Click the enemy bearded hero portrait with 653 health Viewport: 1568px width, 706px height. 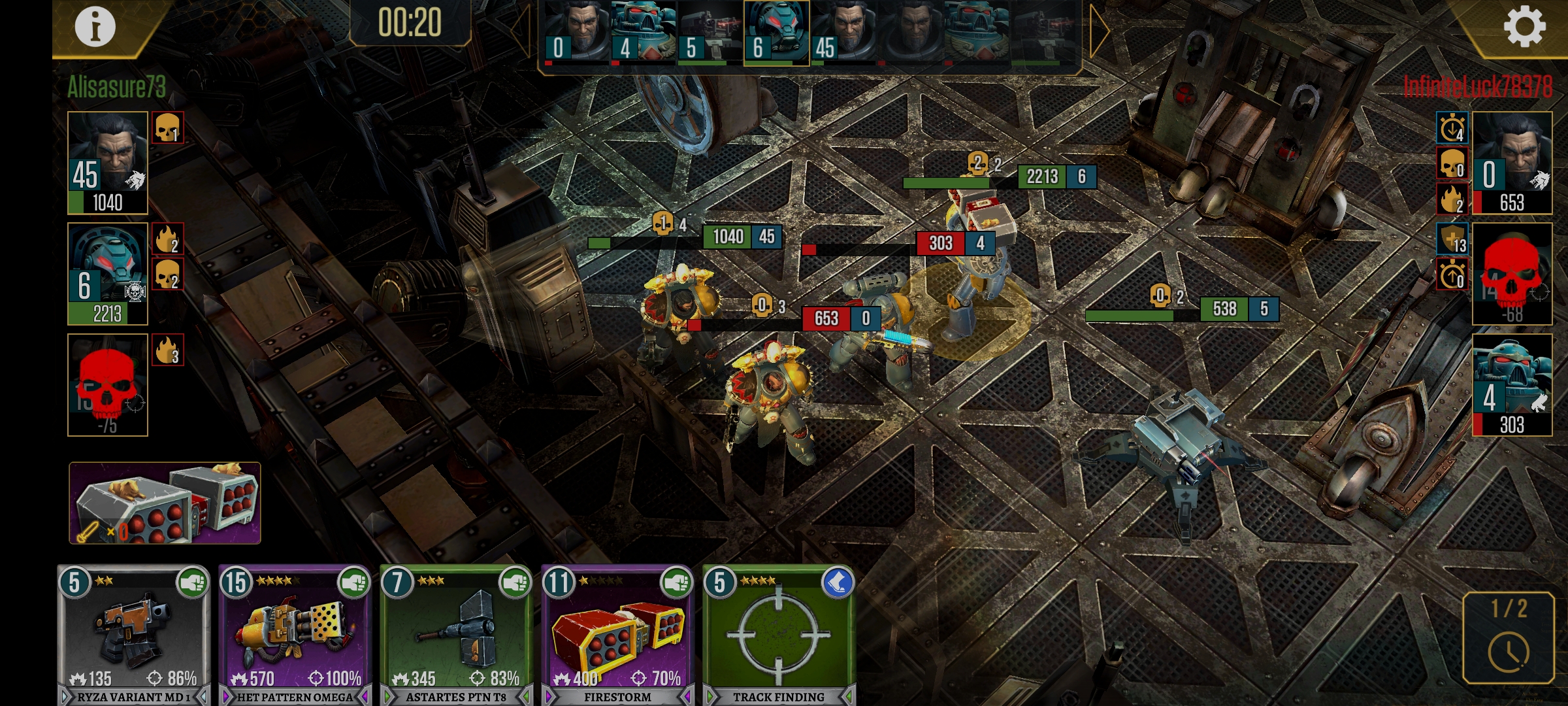[1512, 163]
